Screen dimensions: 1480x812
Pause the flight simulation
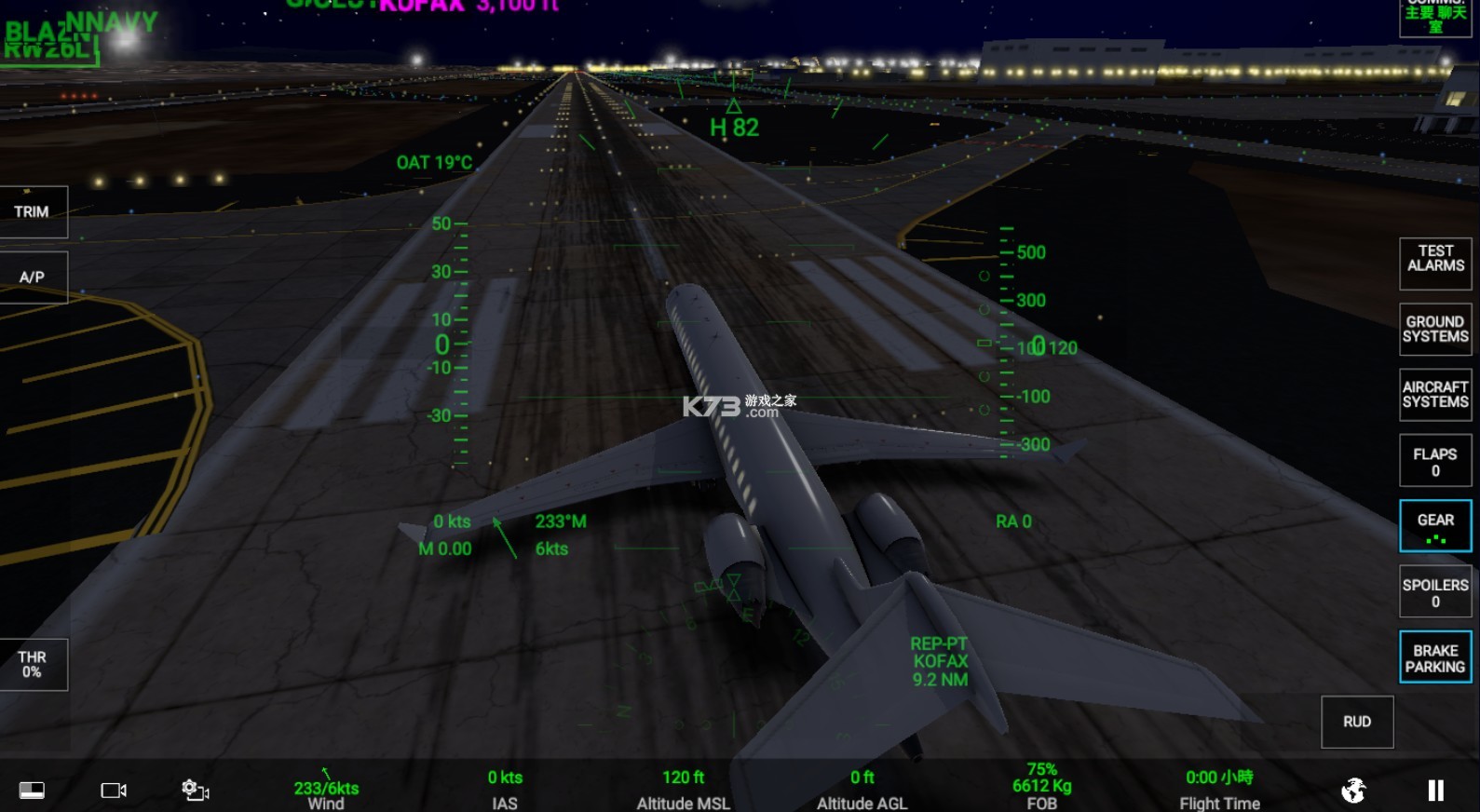click(x=1435, y=789)
